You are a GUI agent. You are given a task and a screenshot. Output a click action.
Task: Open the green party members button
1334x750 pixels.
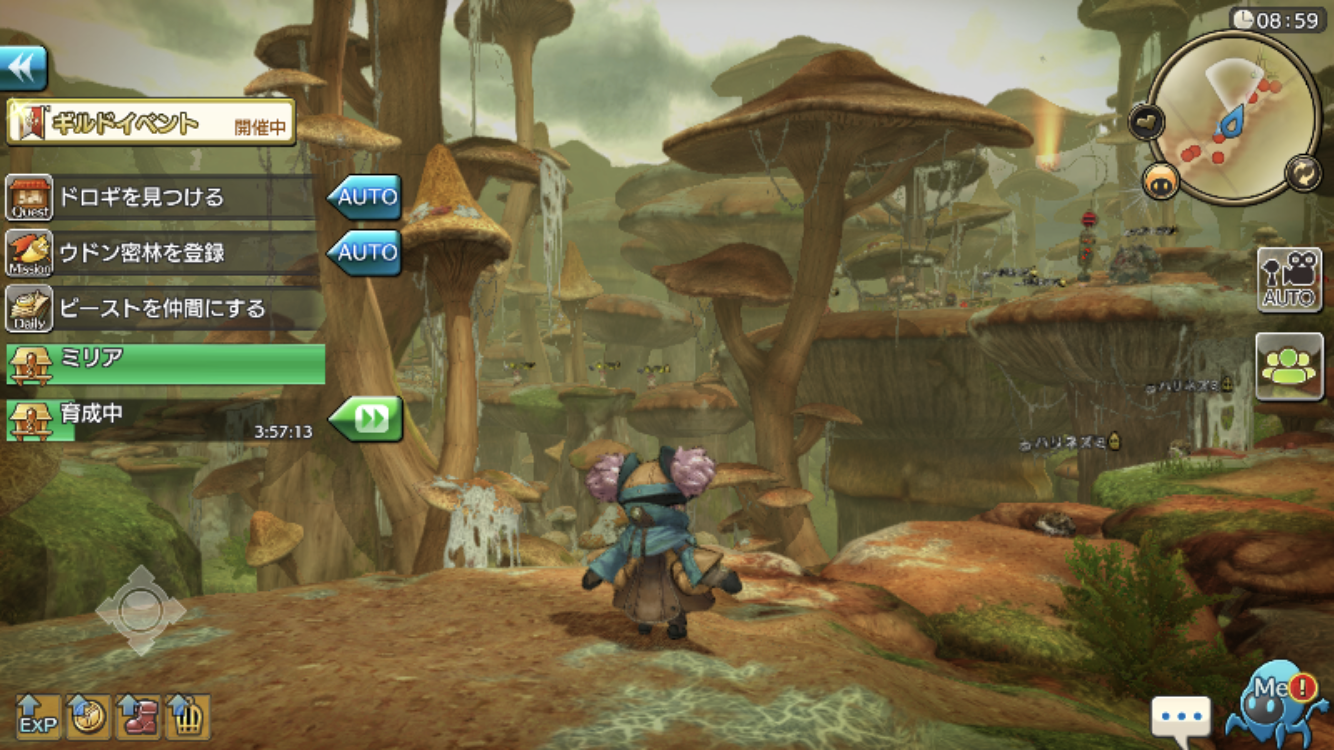click(1289, 367)
